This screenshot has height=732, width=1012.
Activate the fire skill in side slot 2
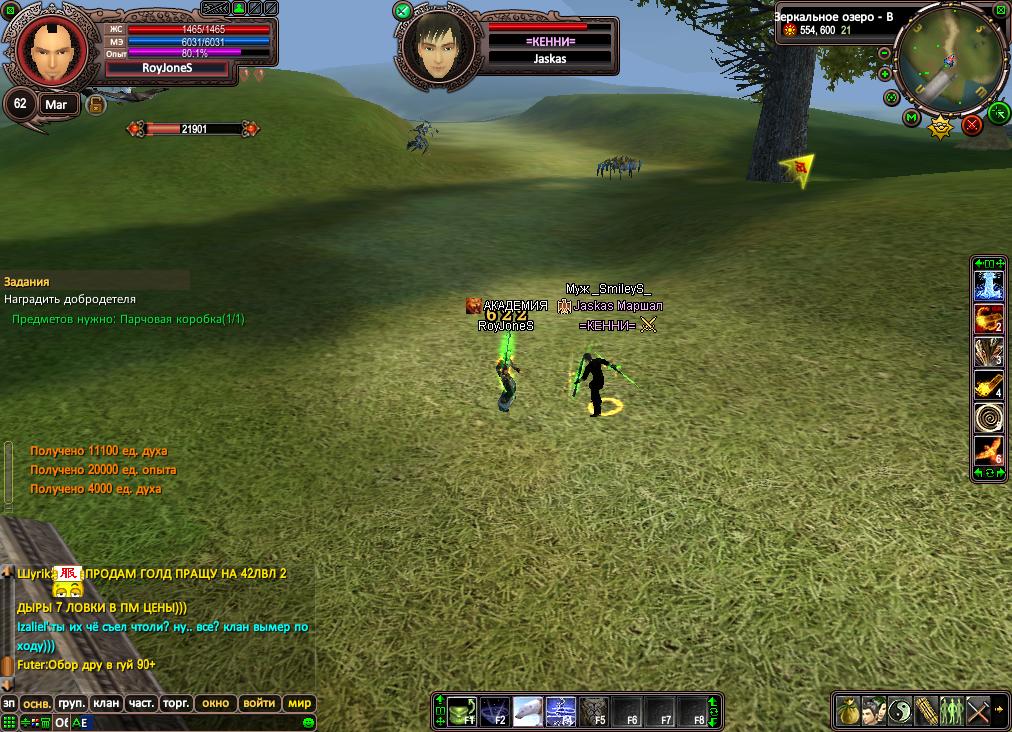tap(989, 319)
